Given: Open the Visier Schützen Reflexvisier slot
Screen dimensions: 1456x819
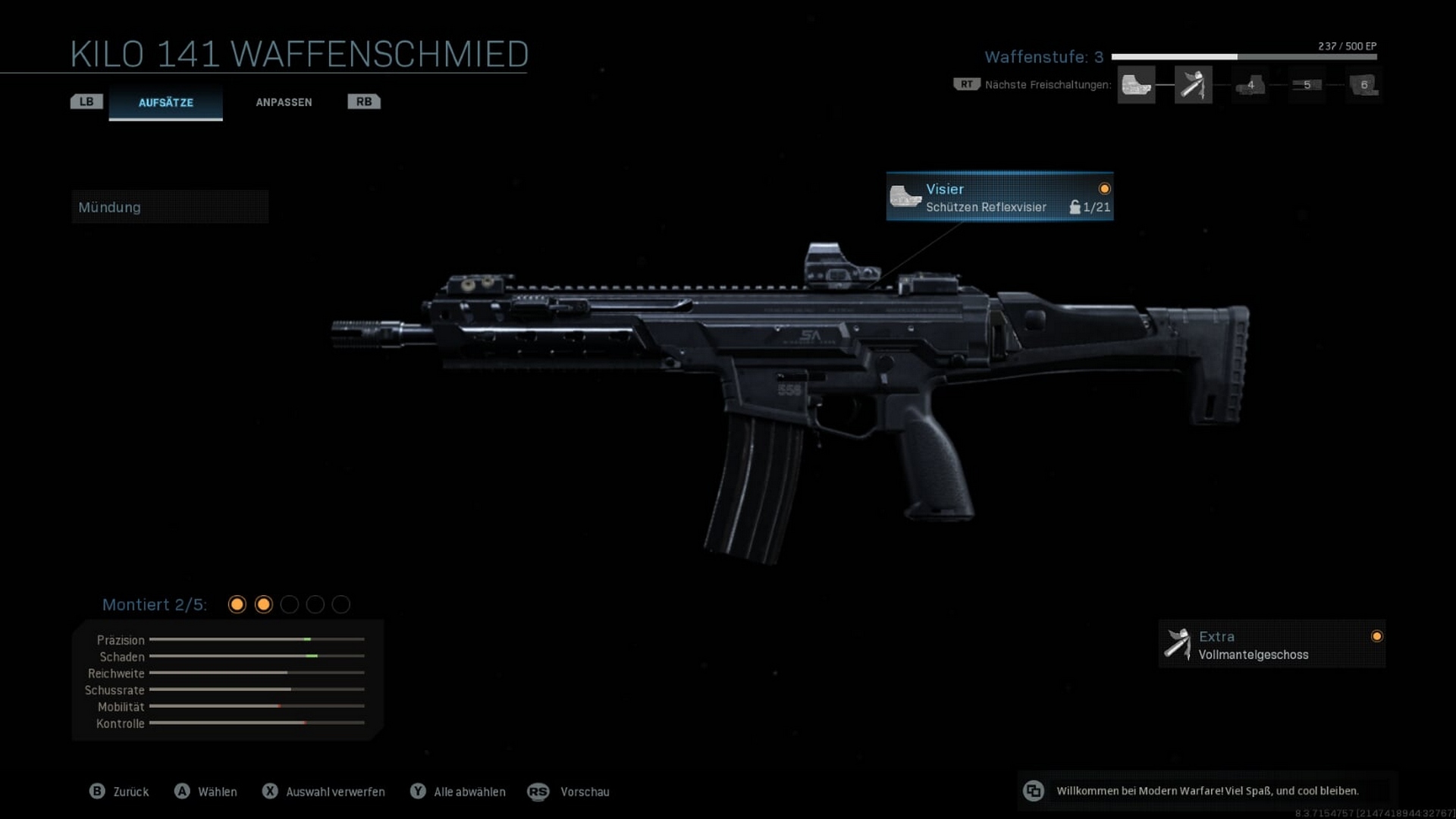Looking at the screenshot, I should (999, 197).
